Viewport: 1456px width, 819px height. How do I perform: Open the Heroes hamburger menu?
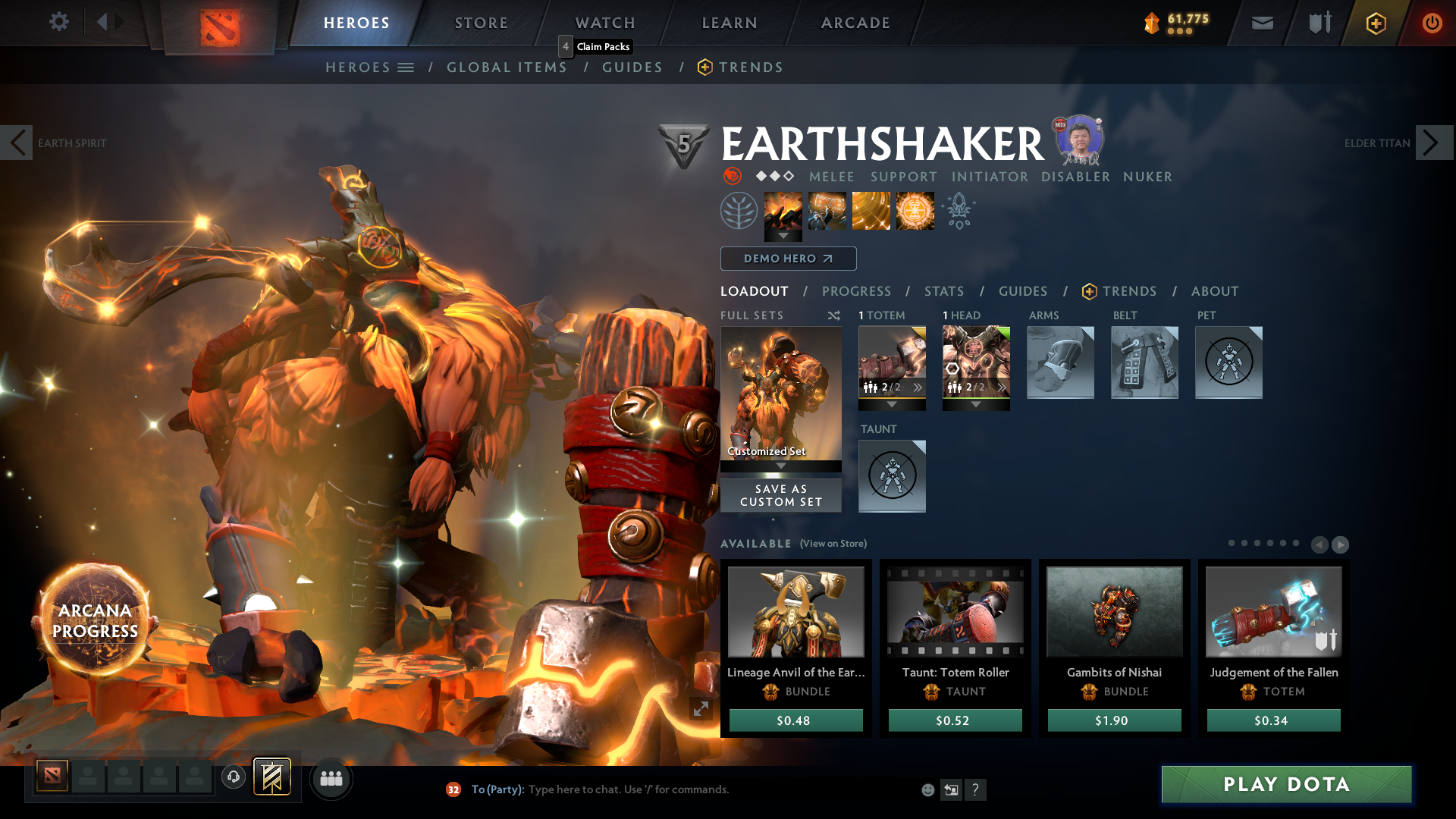[407, 67]
